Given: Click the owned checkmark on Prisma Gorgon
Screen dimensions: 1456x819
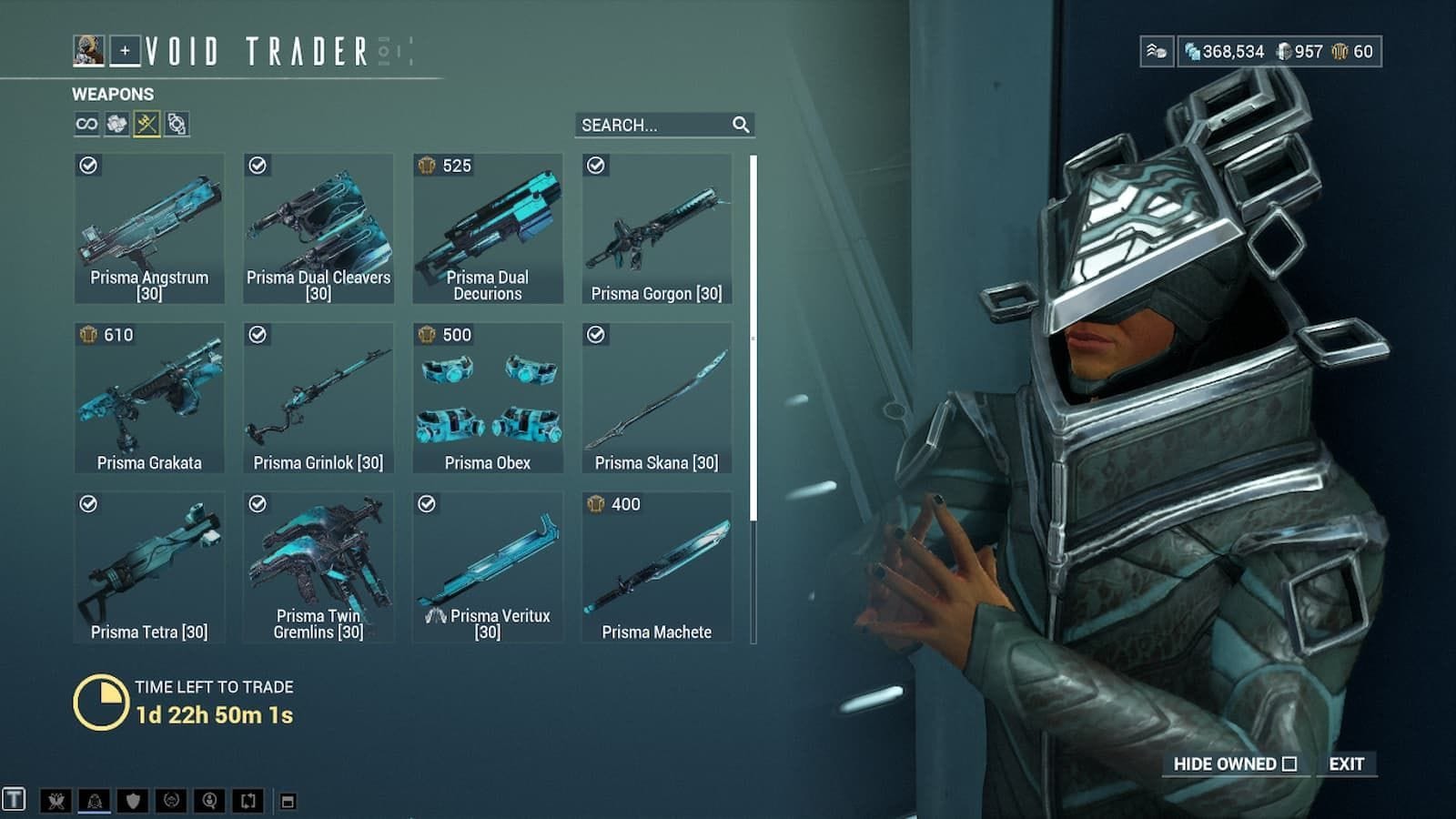Looking at the screenshot, I should [597, 166].
